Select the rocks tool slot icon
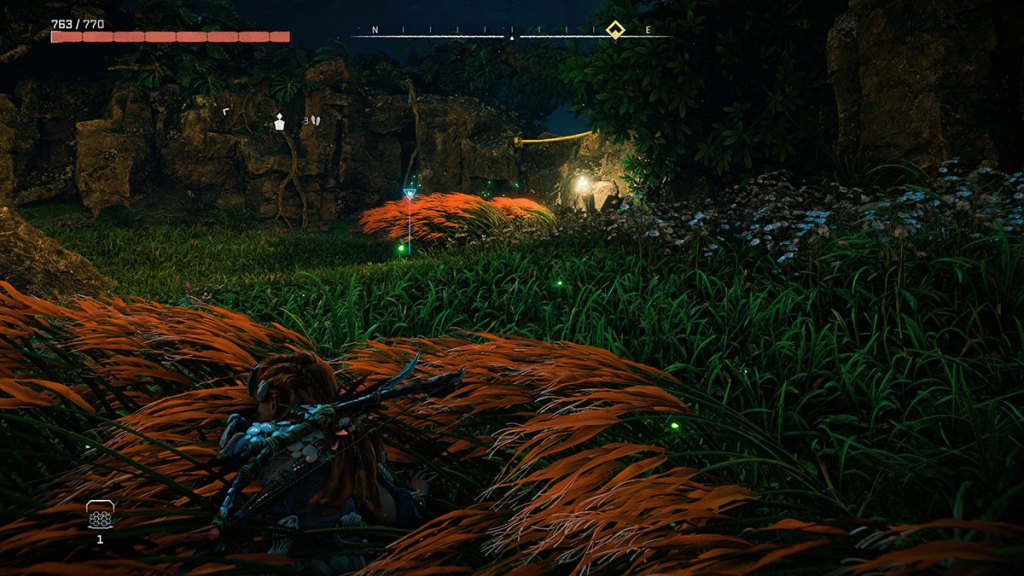 [100, 515]
